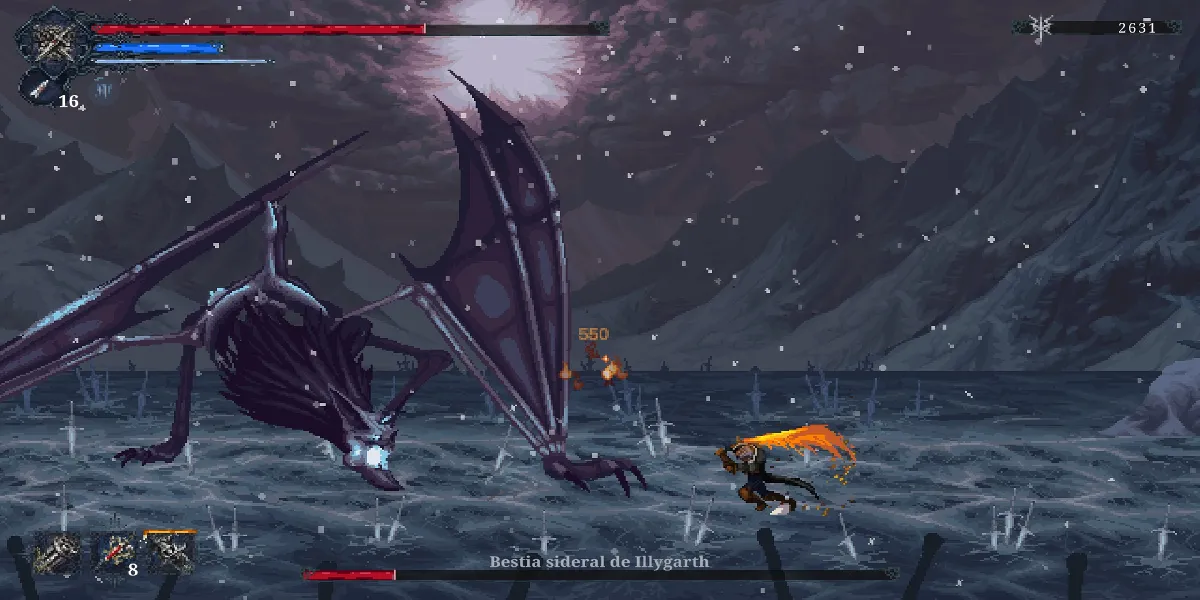Click the faint claw-mark status icon

[104, 91]
